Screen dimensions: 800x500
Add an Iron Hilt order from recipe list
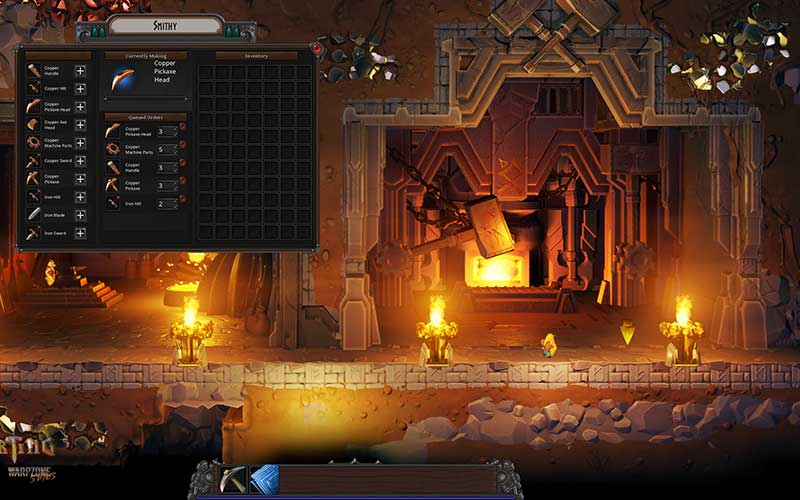point(80,197)
